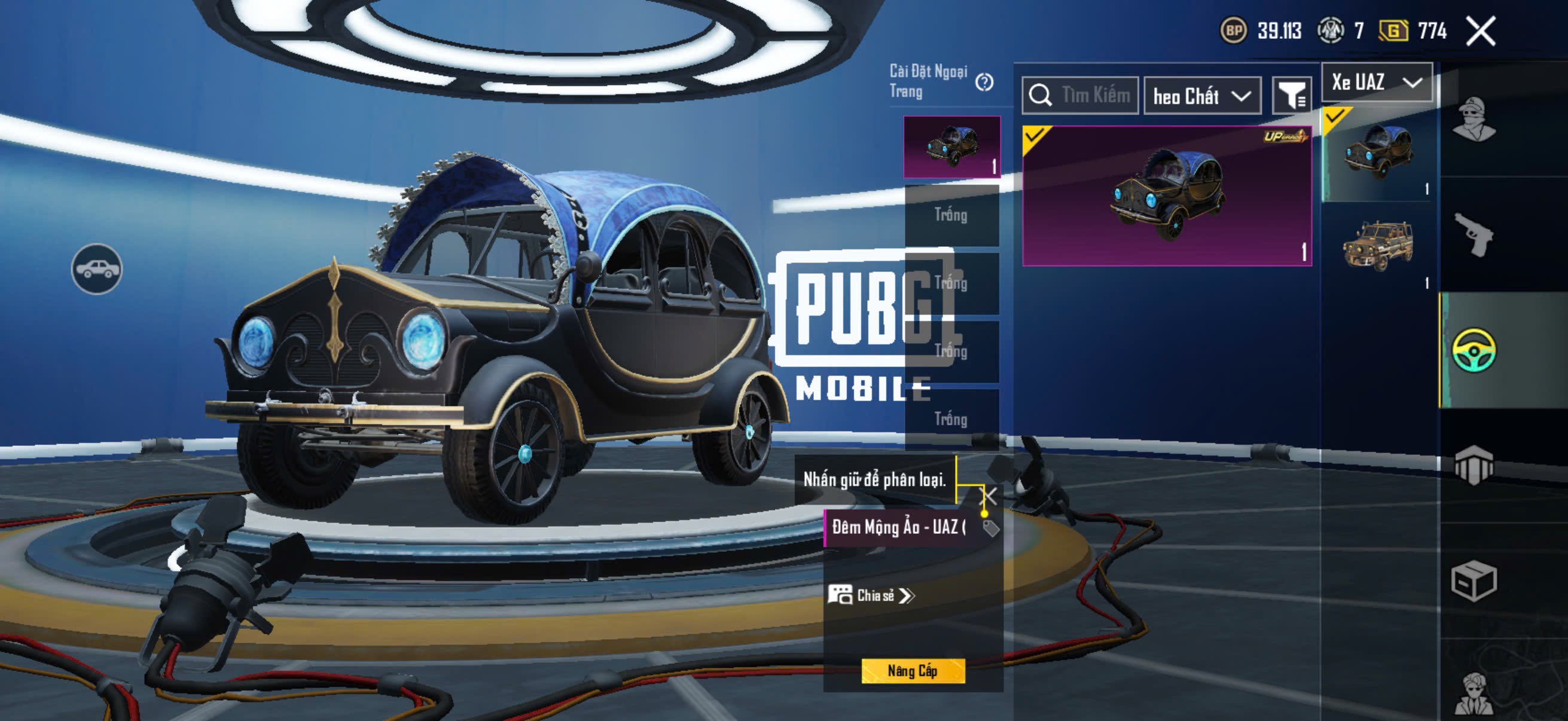Open the parachute backpack tab
The image size is (1568, 721).
tap(1473, 465)
